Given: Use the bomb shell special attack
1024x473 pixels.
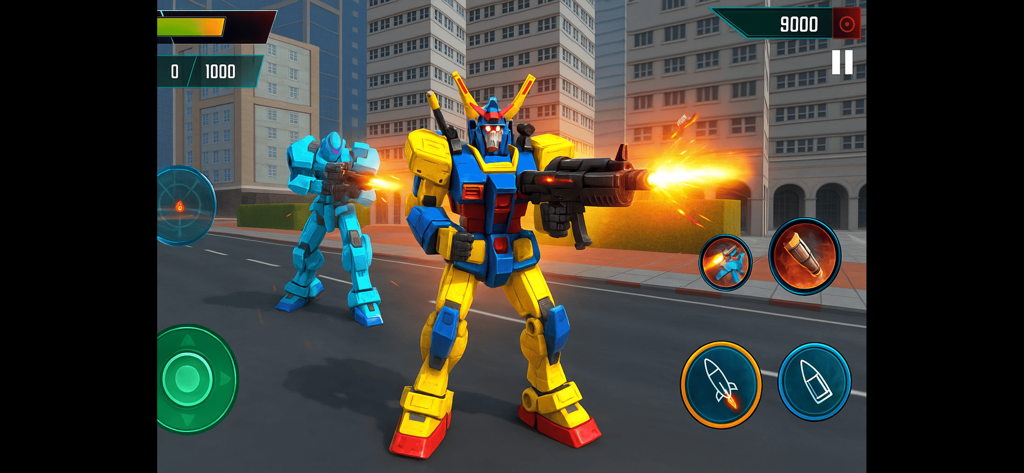Looking at the screenshot, I should pos(804,256).
